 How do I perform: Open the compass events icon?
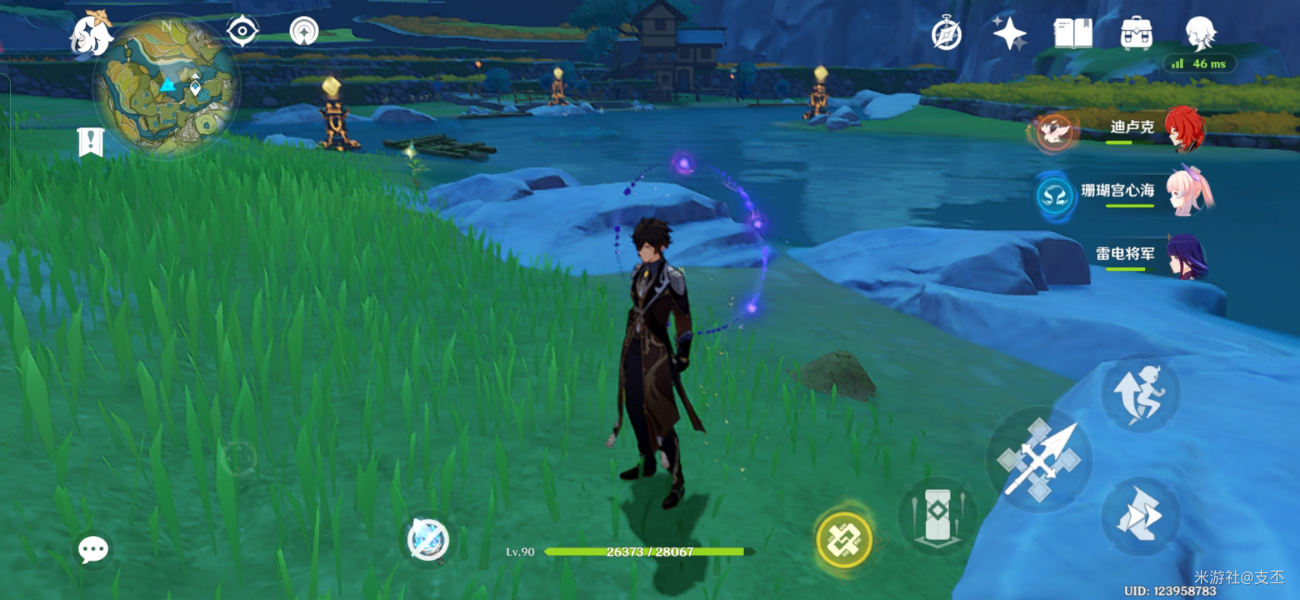[x=946, y=33]
